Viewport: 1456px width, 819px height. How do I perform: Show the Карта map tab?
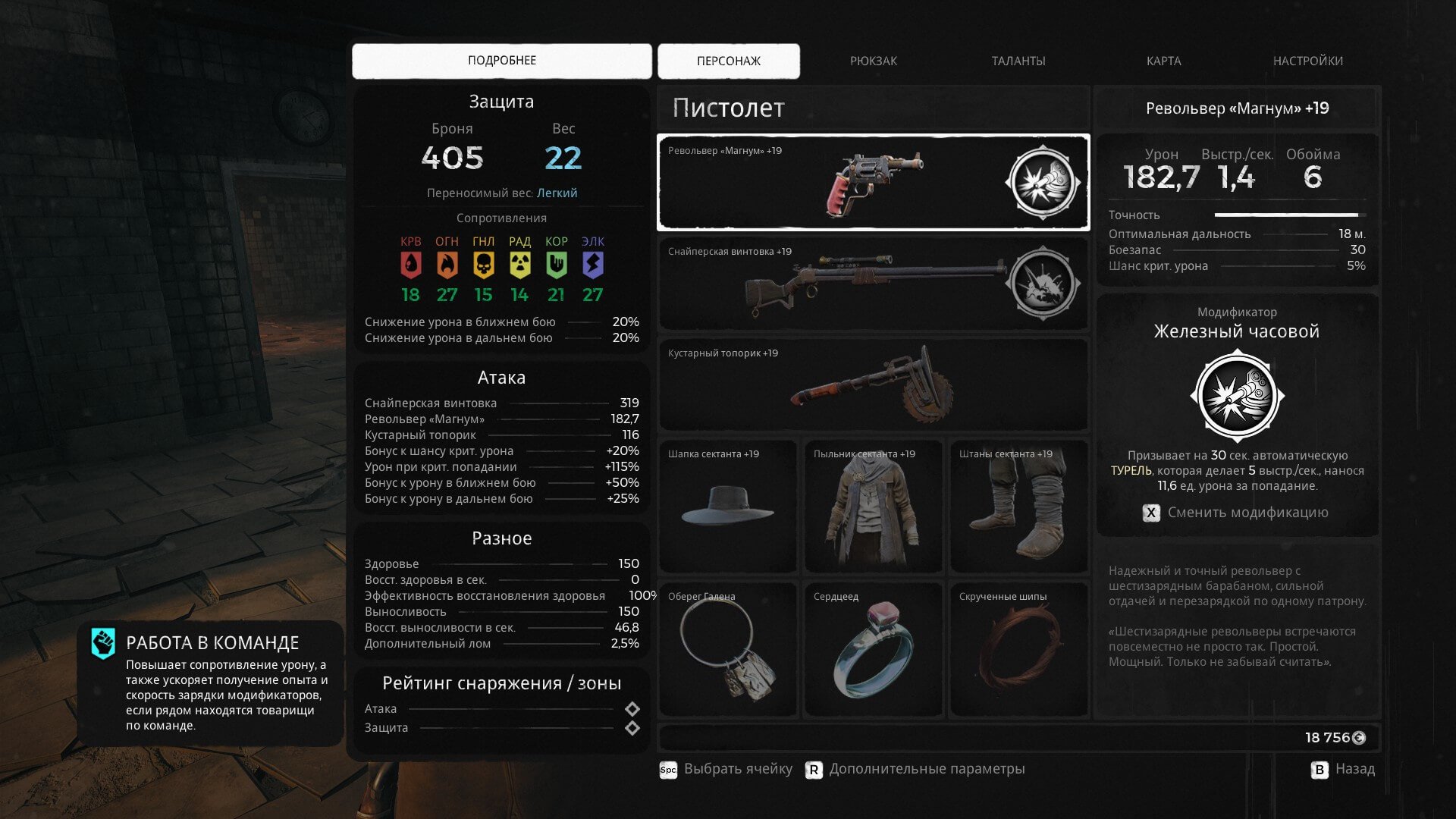click(1163, 61)
